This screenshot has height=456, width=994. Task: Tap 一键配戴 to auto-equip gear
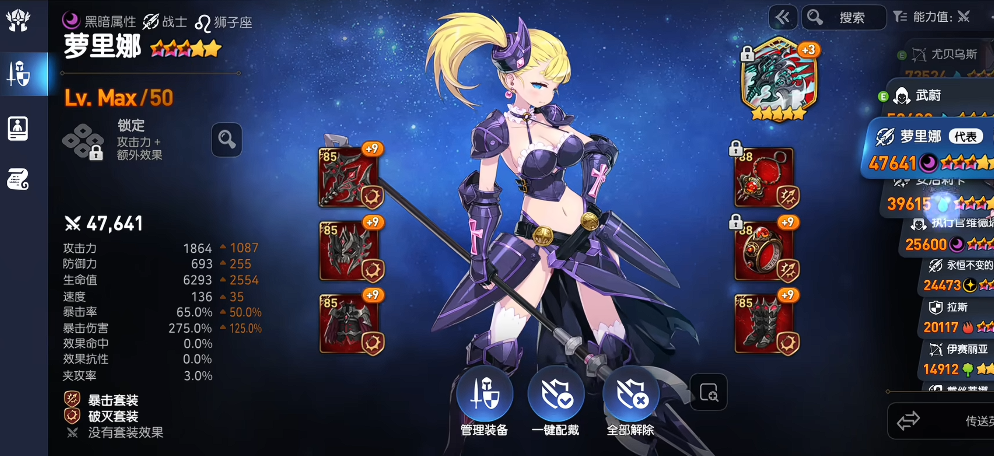tap(557, 397)
